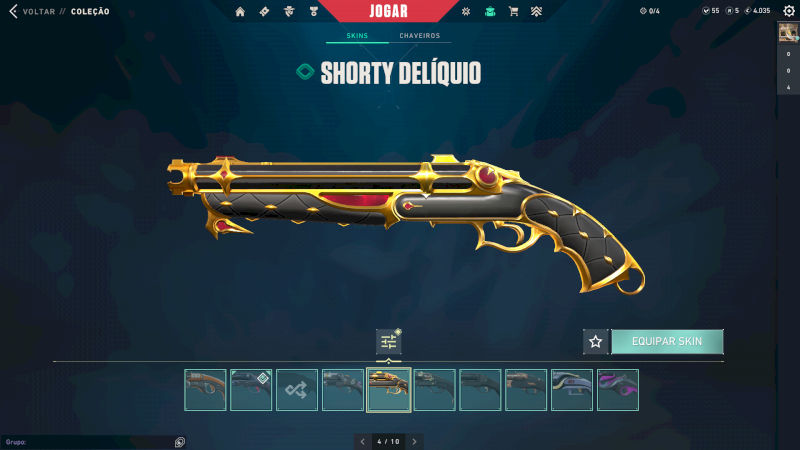Go to the home icon

click(x=240, y=11)
